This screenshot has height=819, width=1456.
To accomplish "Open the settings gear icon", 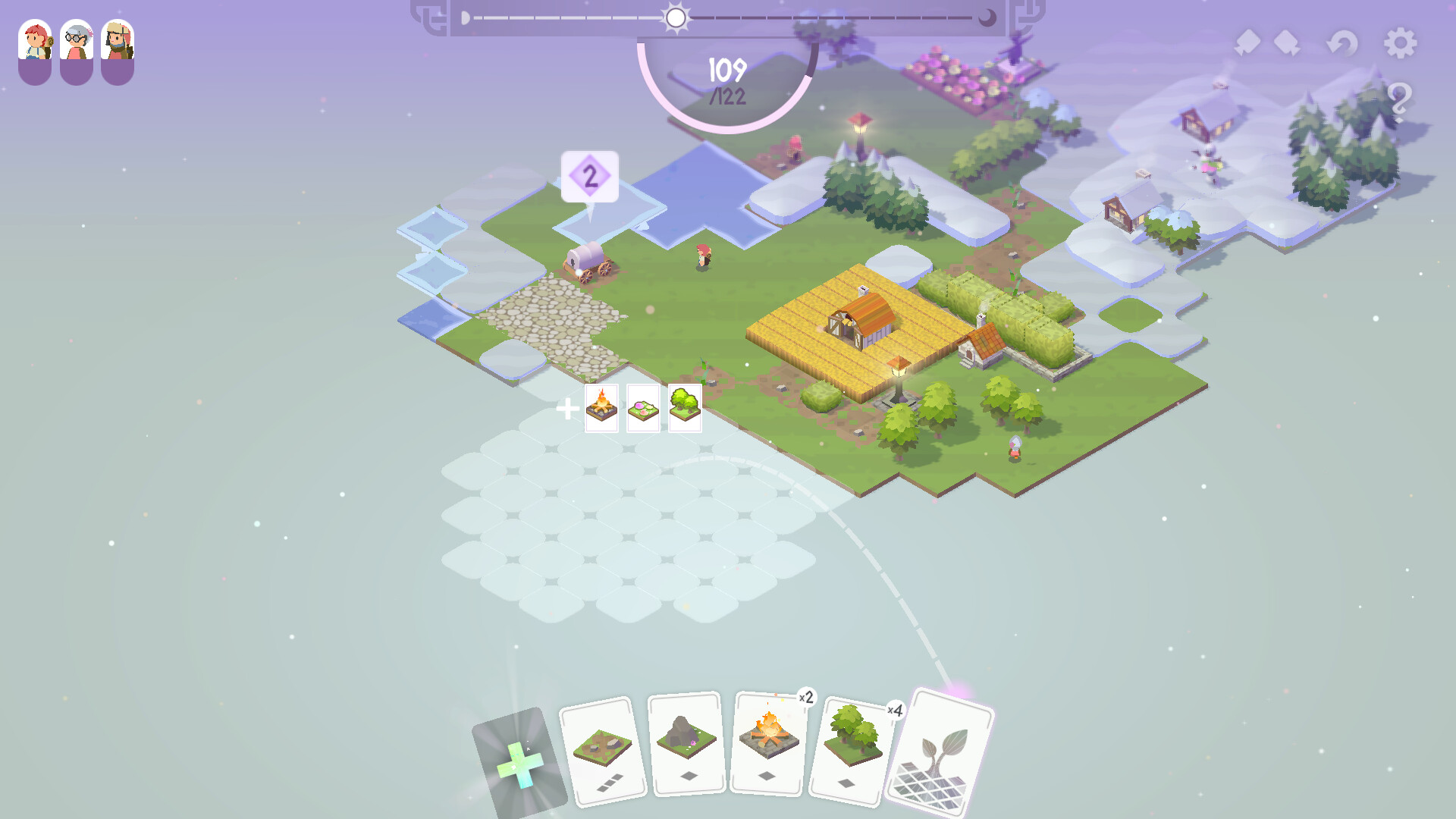I will 1401,44.
